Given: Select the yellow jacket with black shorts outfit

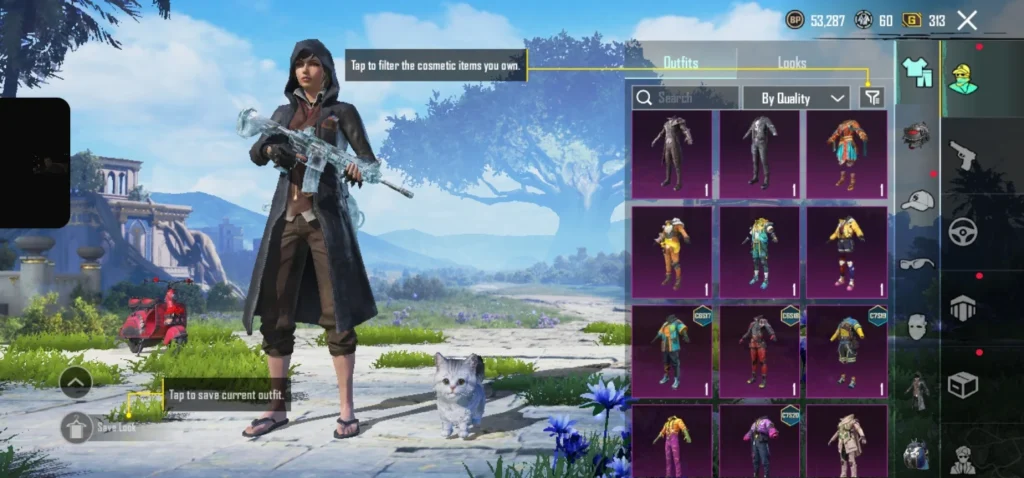Looking at the screenshot, I should [847, 250].
